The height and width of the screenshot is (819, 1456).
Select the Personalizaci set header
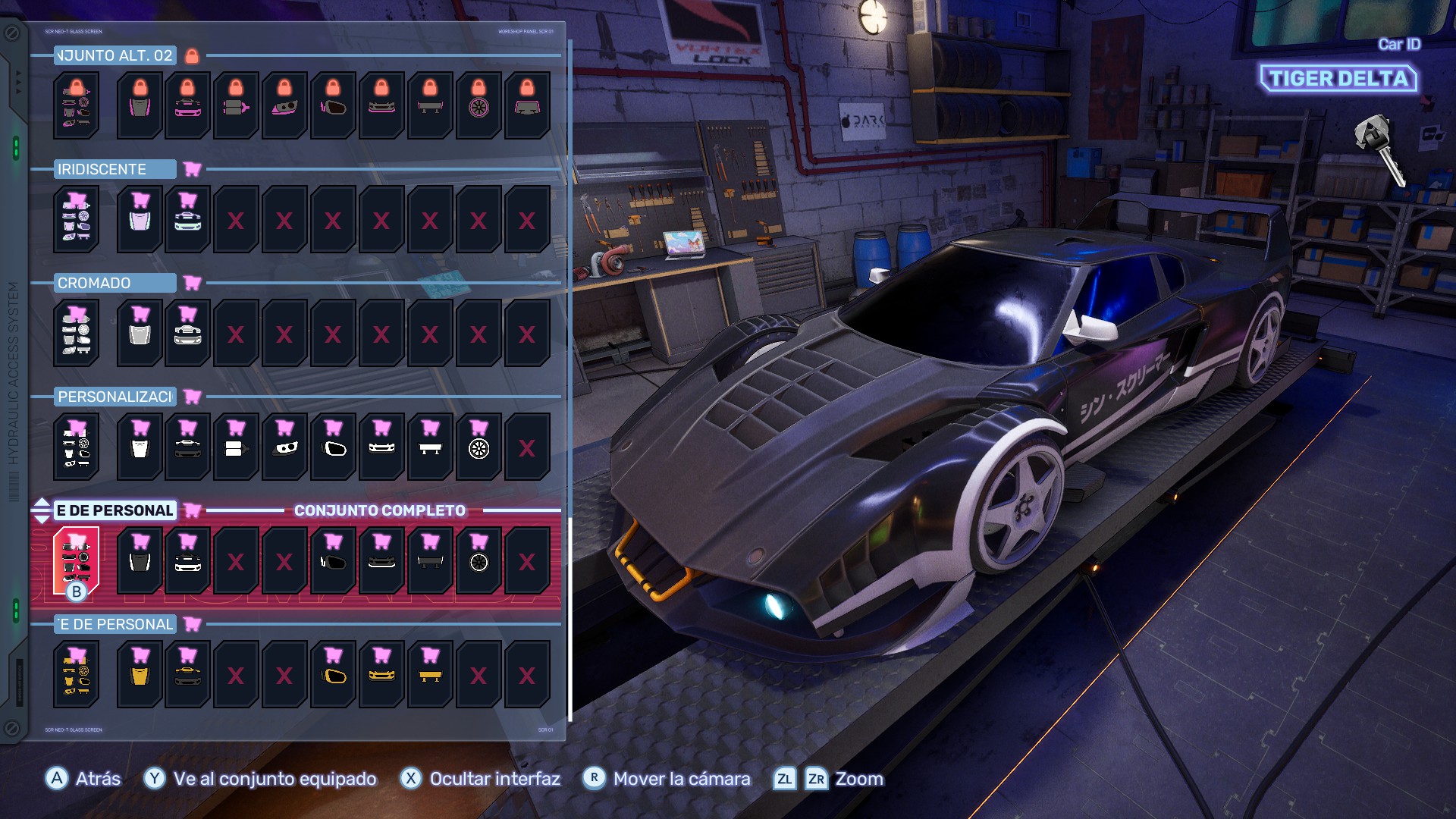pos(115,397)
